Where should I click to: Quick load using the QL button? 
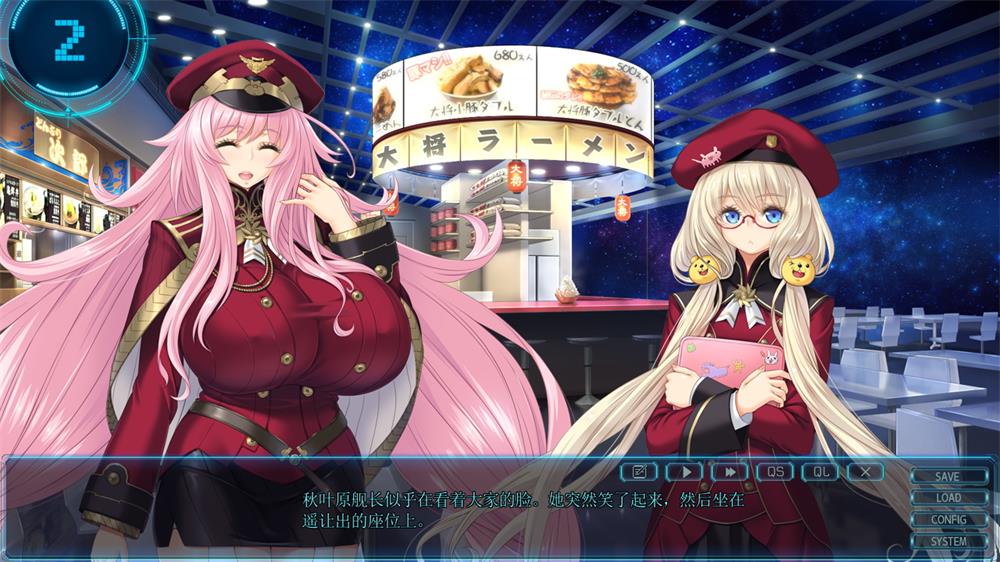tap(820, 471)
